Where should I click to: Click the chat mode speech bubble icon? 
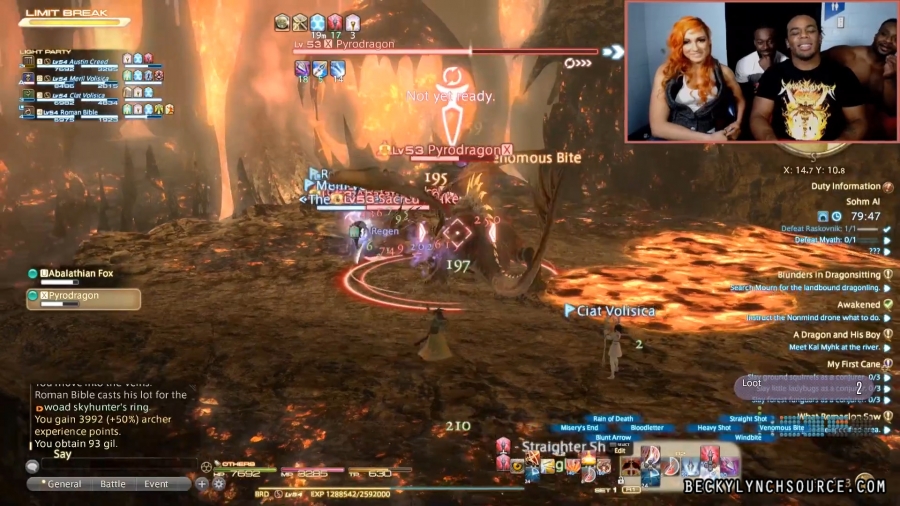click(33, 466)
